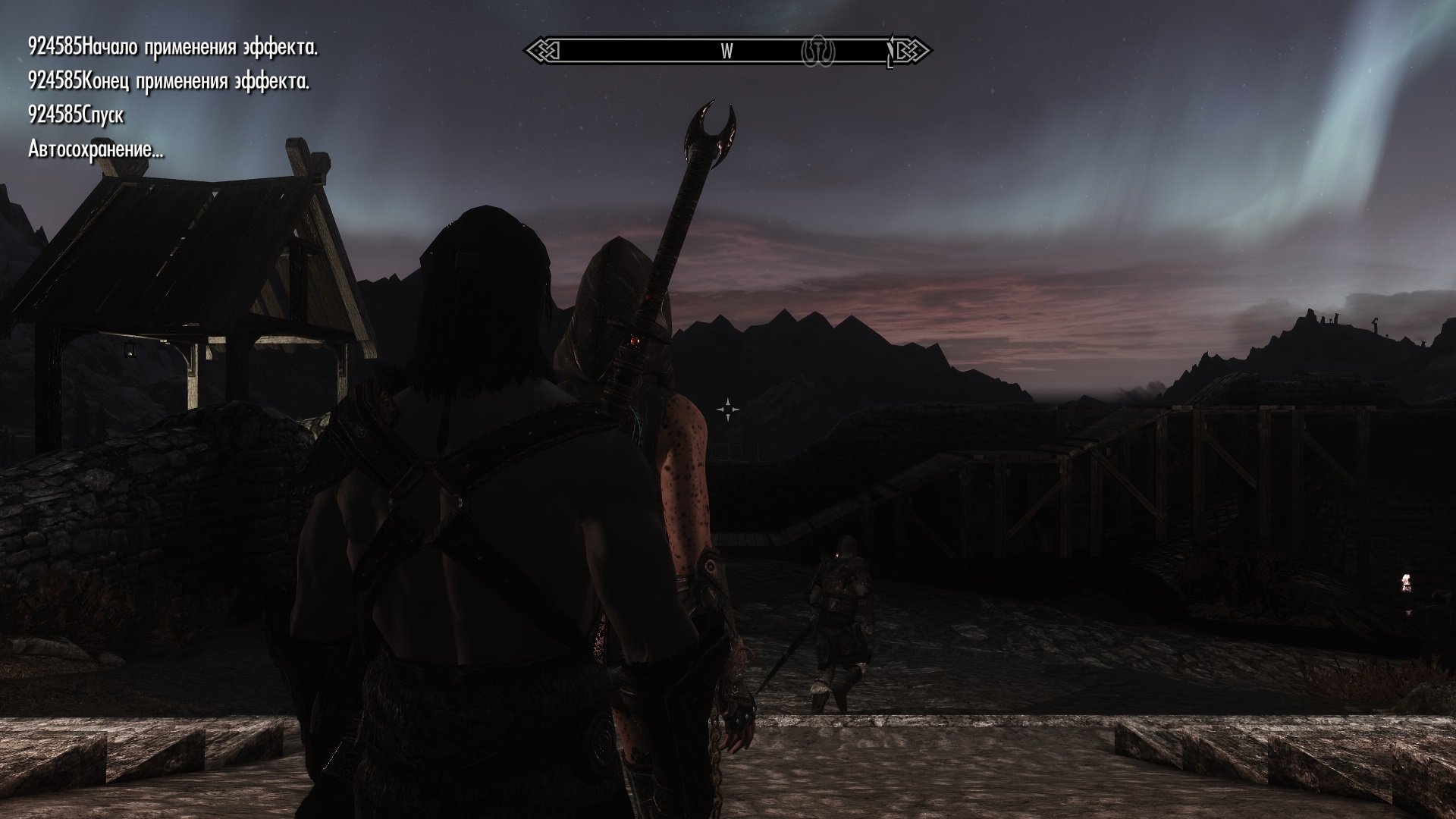Select the location marker icon on the compass
The width and height of the screenshot is (1456, 819).
[x=818, y=51]
